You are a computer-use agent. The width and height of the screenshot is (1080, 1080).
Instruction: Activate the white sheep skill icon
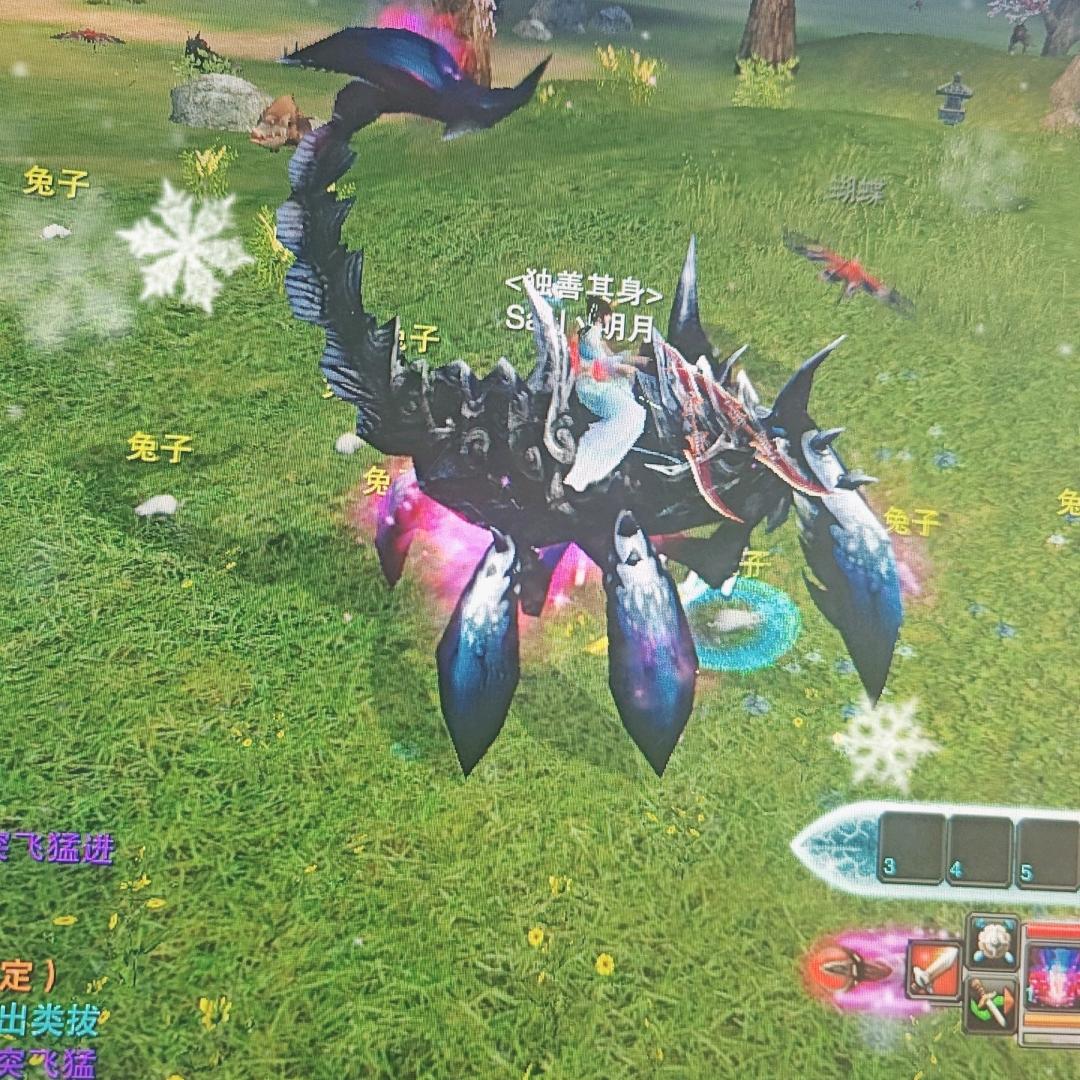992,940
